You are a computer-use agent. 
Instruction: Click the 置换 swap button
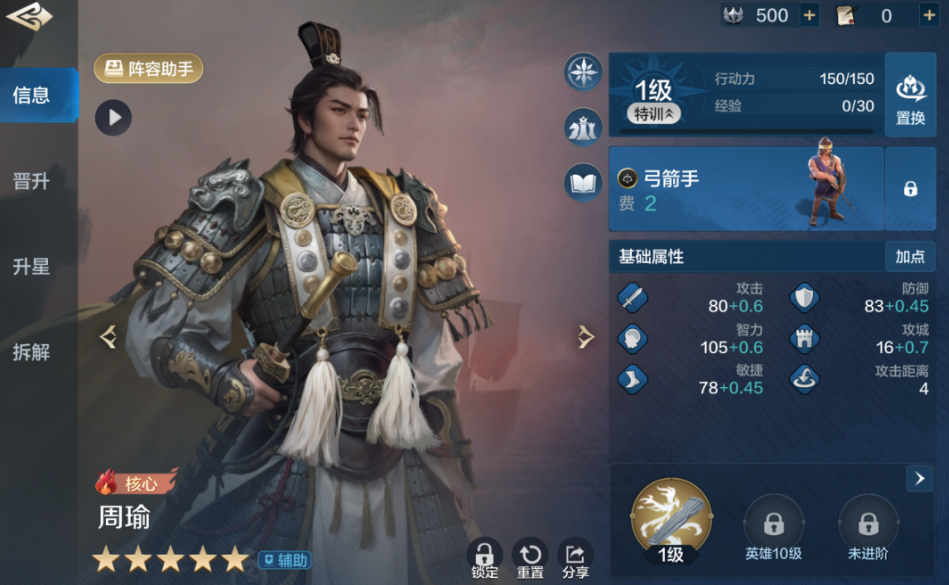coord(910,96)
